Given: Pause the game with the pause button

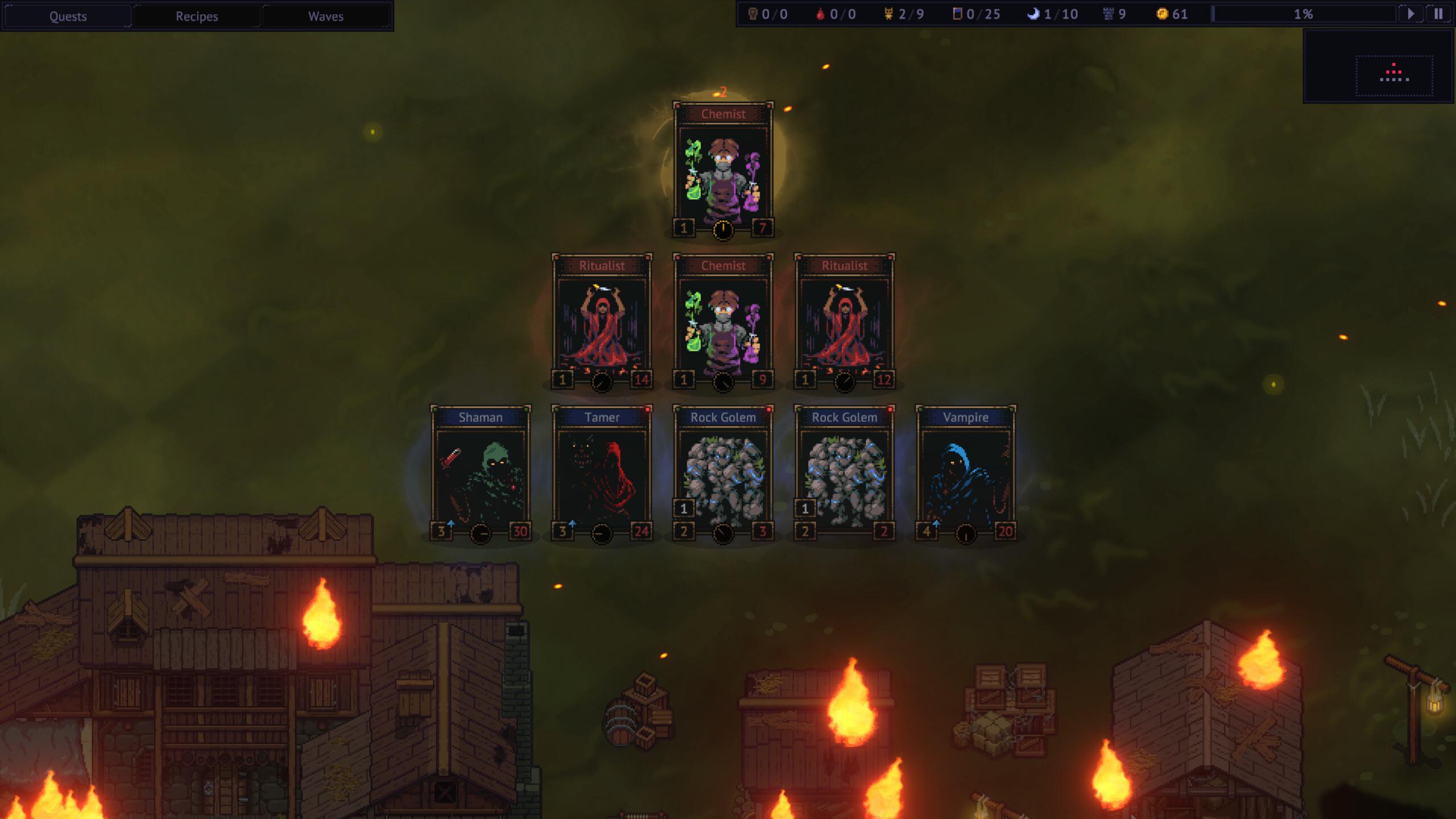Looking at the screenshot, I should tap(1438, 14).
